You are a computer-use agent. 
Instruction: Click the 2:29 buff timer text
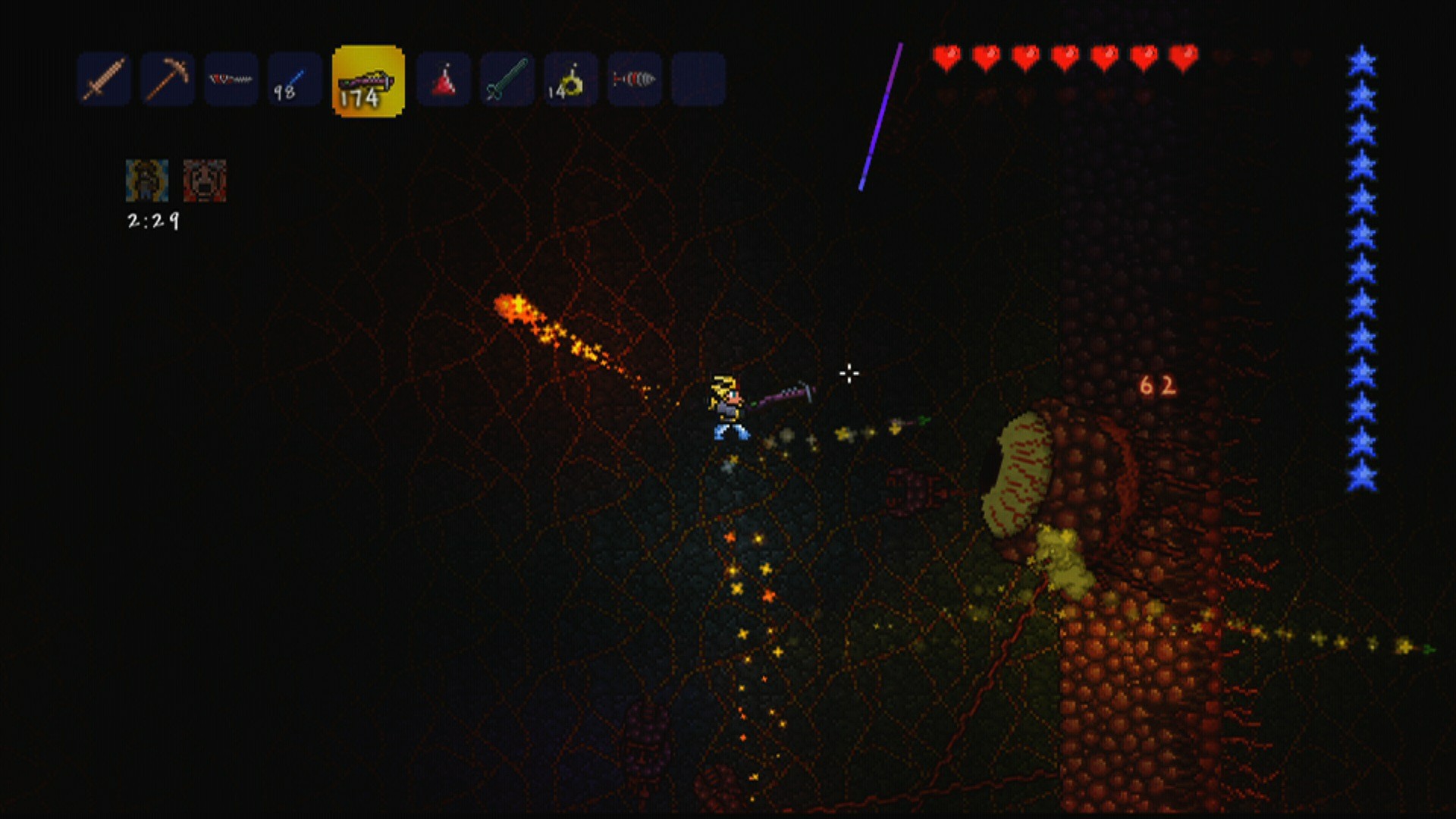pos(152,221)
